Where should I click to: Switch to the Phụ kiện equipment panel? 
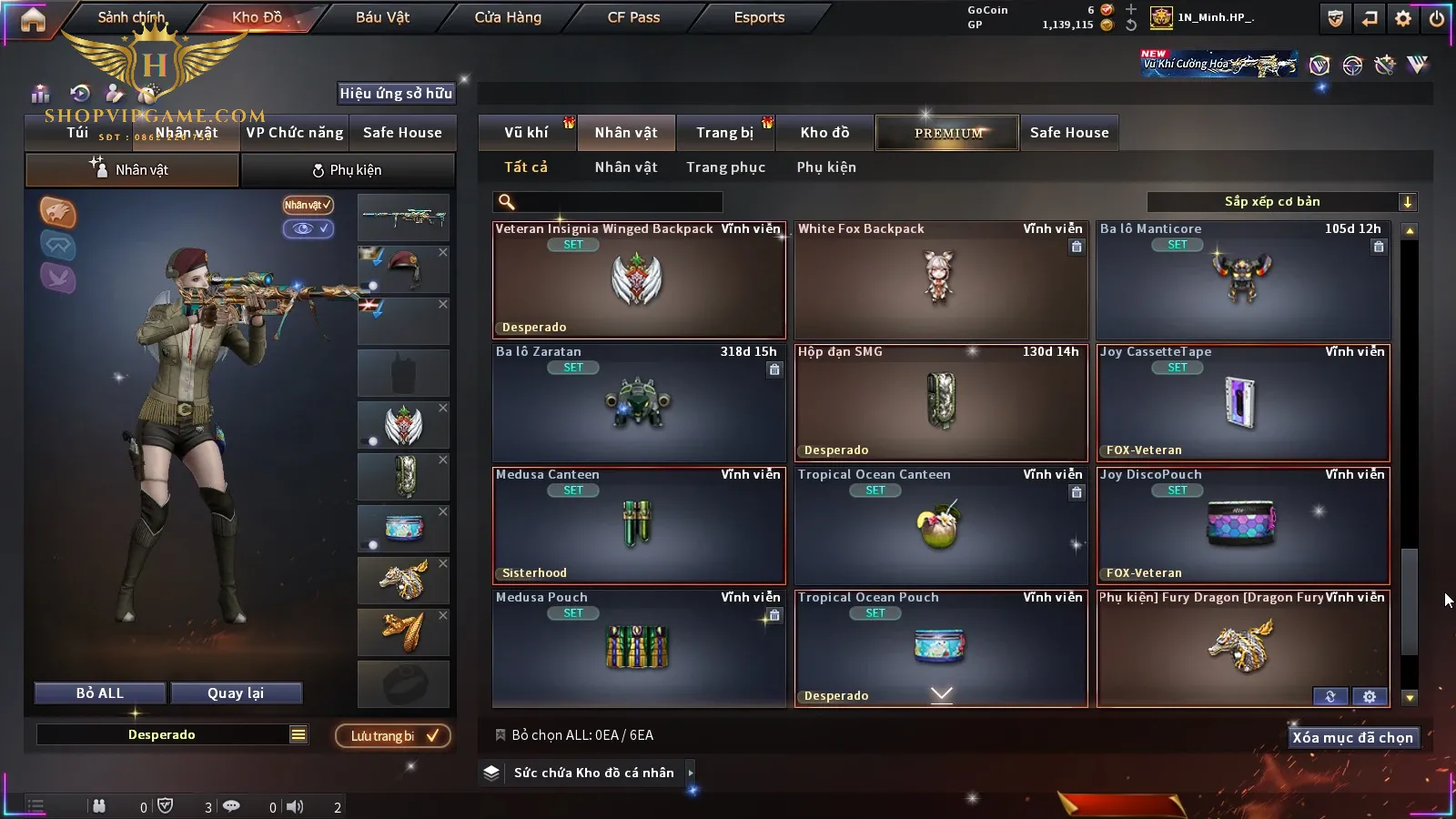pos(347,170)
